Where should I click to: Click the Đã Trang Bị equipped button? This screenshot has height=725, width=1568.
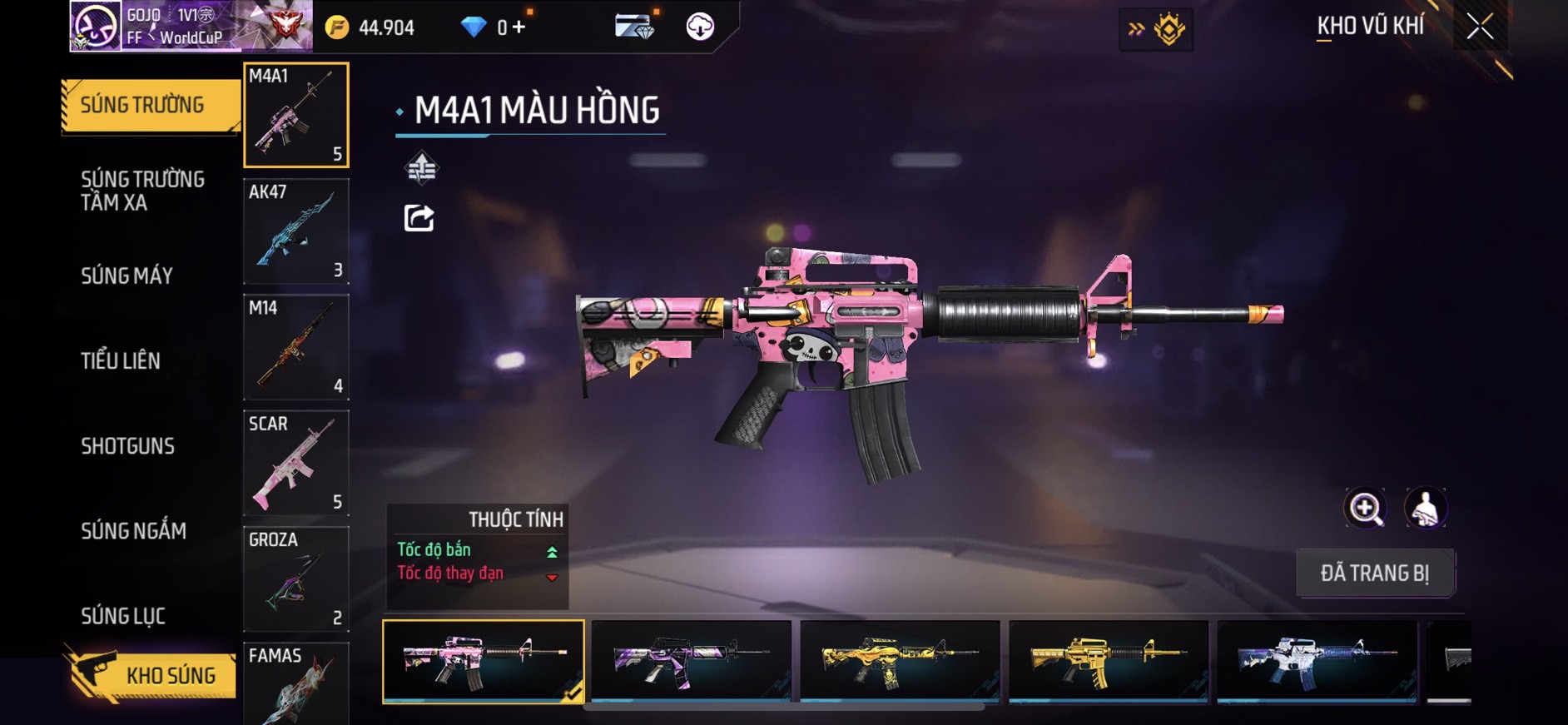(x=1375, y=574)
